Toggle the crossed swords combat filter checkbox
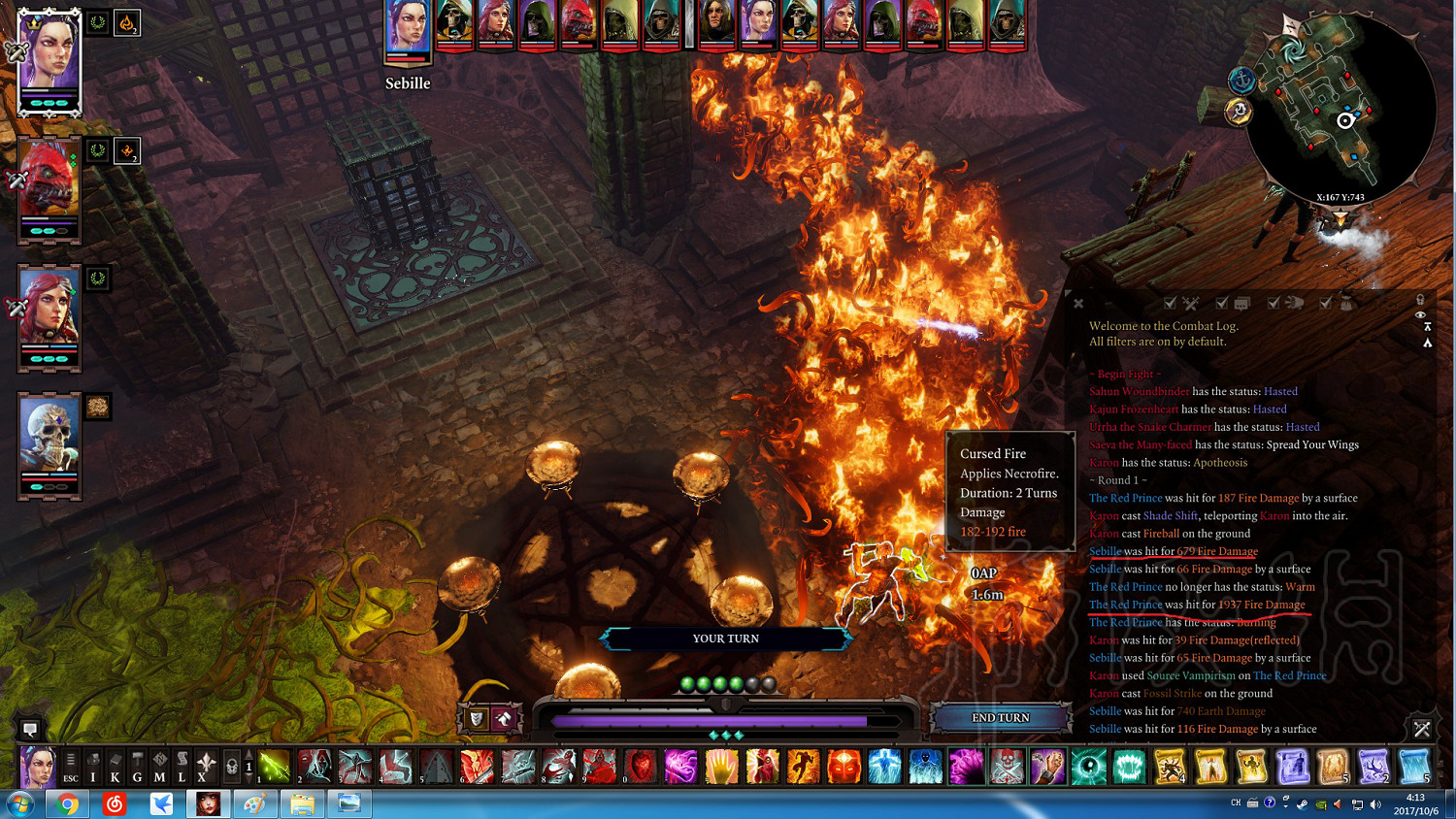Screen dimensions: 1456x819 (x=1171, y=304)
